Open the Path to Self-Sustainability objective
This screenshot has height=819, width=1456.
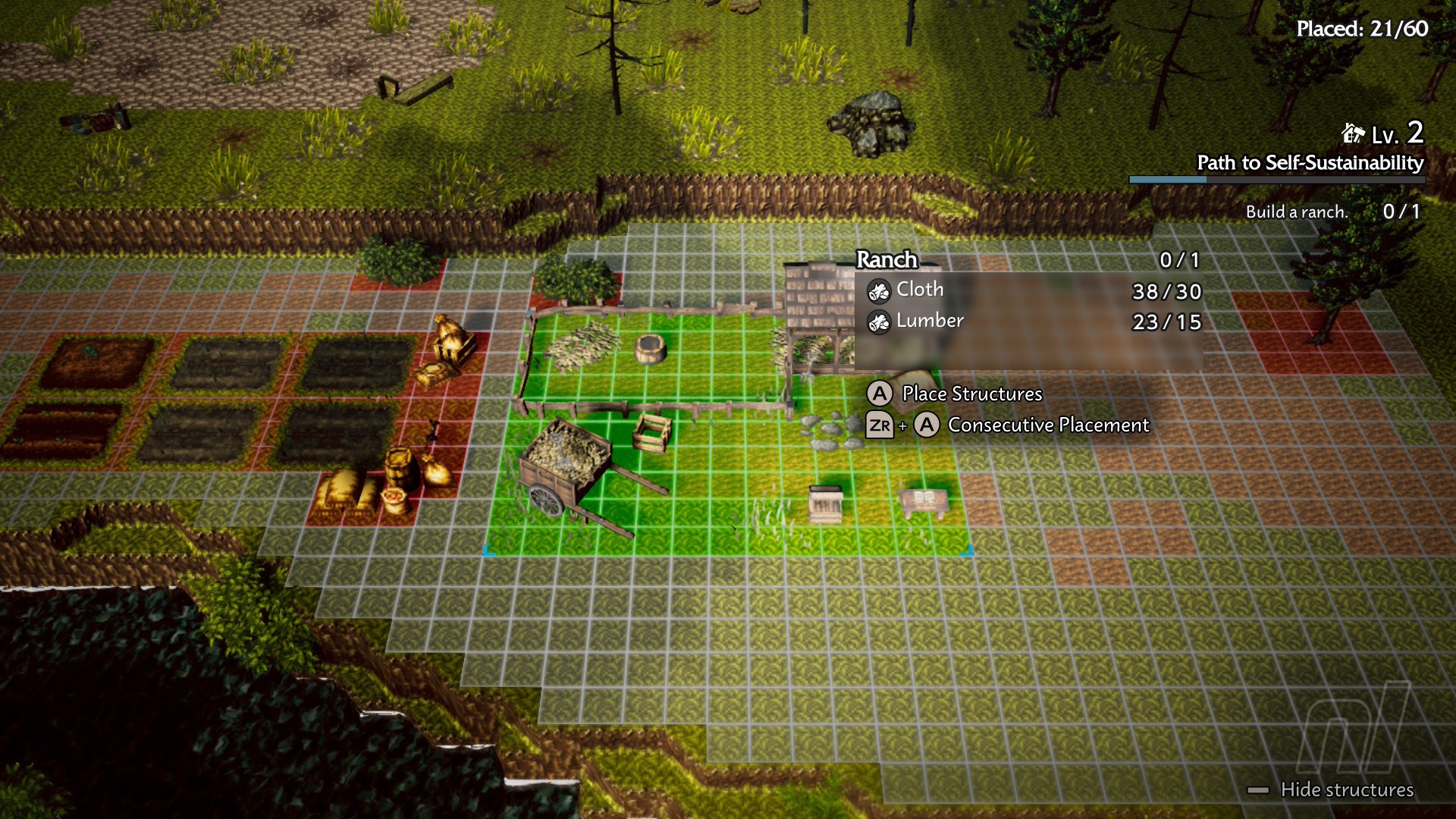1310,163
